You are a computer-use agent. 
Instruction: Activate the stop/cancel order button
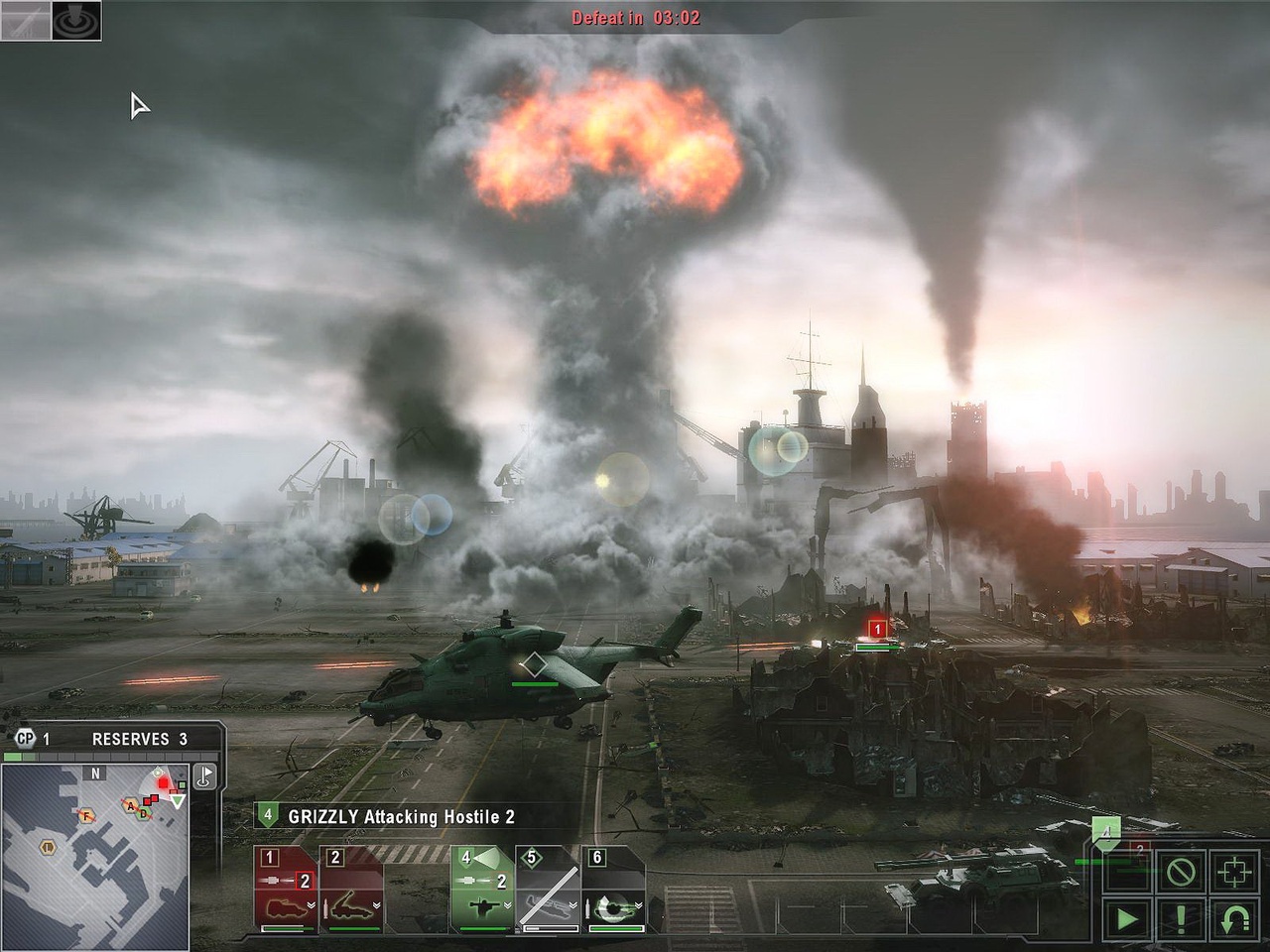1181,872
